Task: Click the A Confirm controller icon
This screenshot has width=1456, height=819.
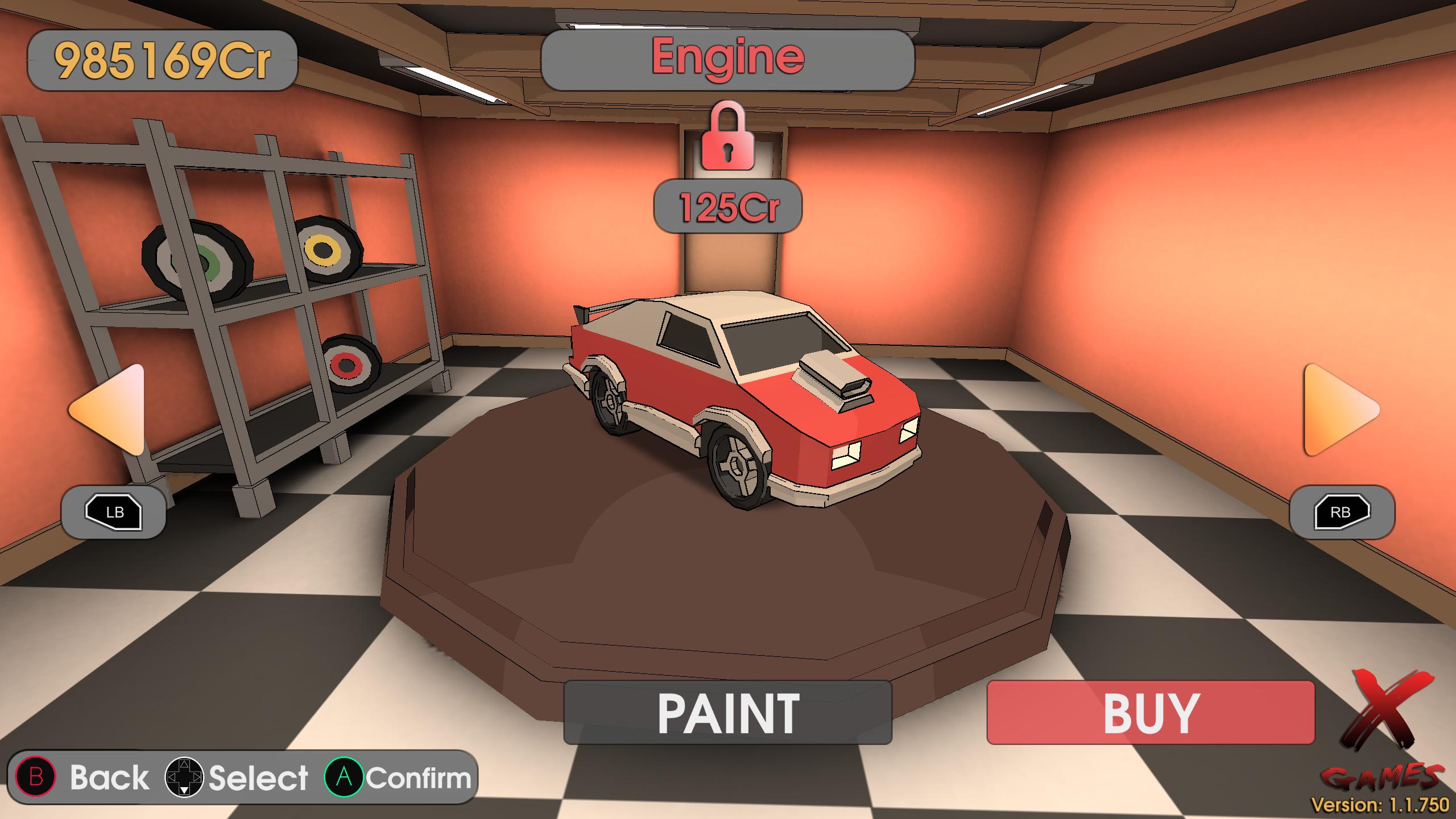Action: click(x=345, y=778)
